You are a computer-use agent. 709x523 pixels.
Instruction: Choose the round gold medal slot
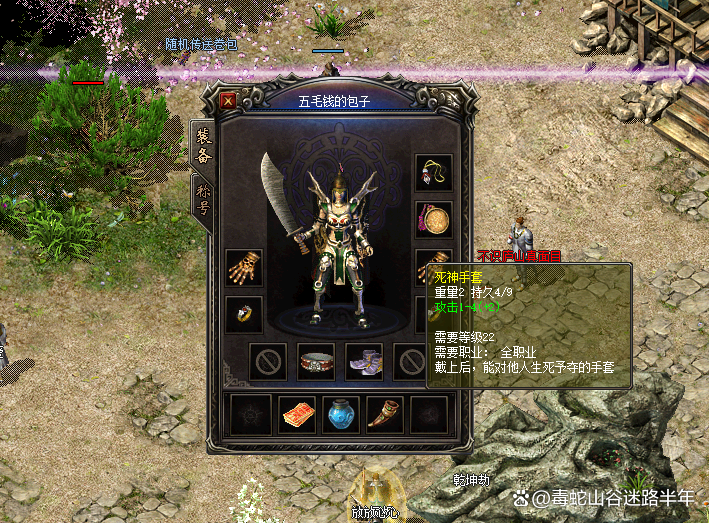(x=434, y=220)
